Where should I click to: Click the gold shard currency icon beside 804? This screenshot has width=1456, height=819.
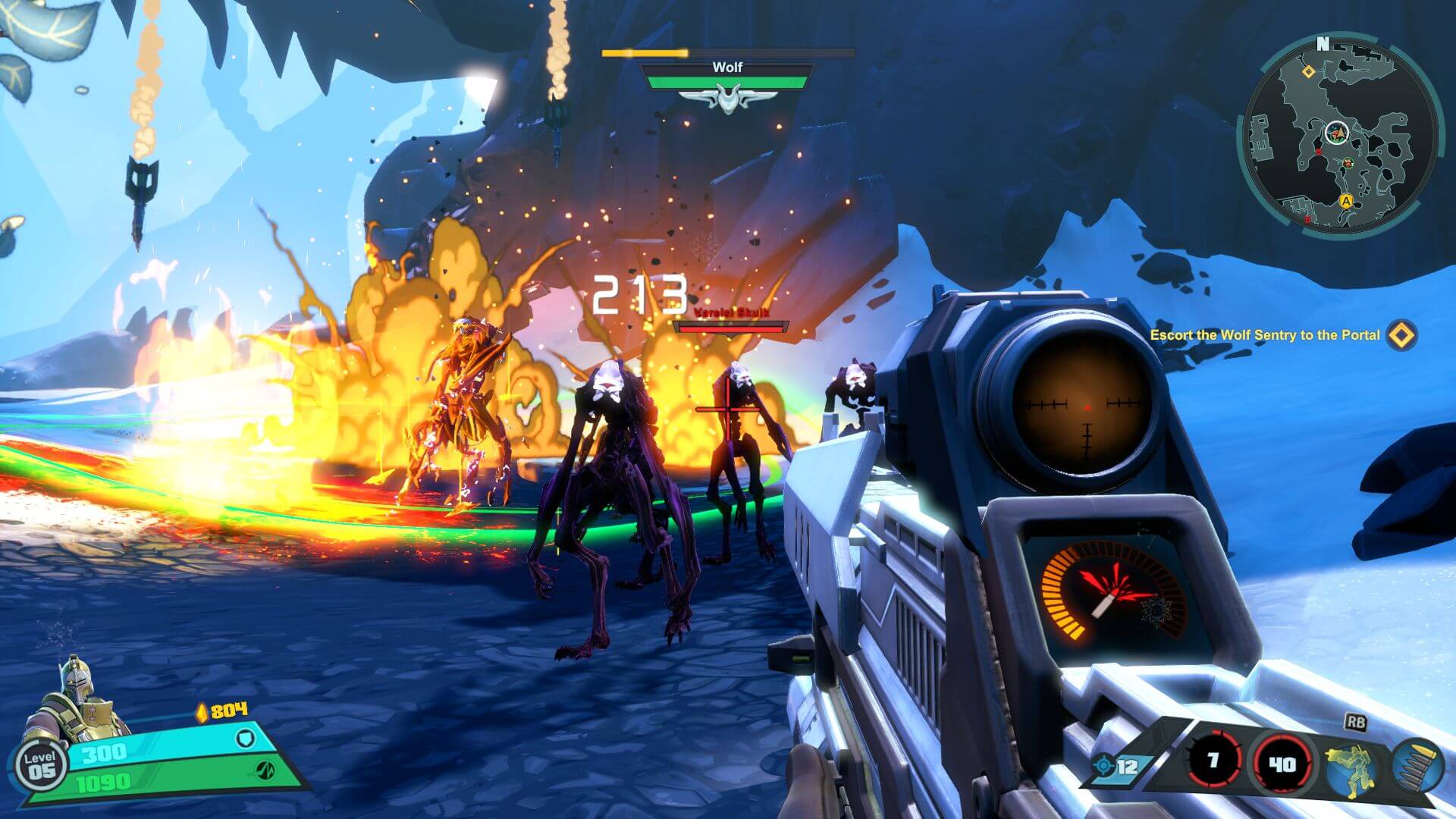point(202,713)
